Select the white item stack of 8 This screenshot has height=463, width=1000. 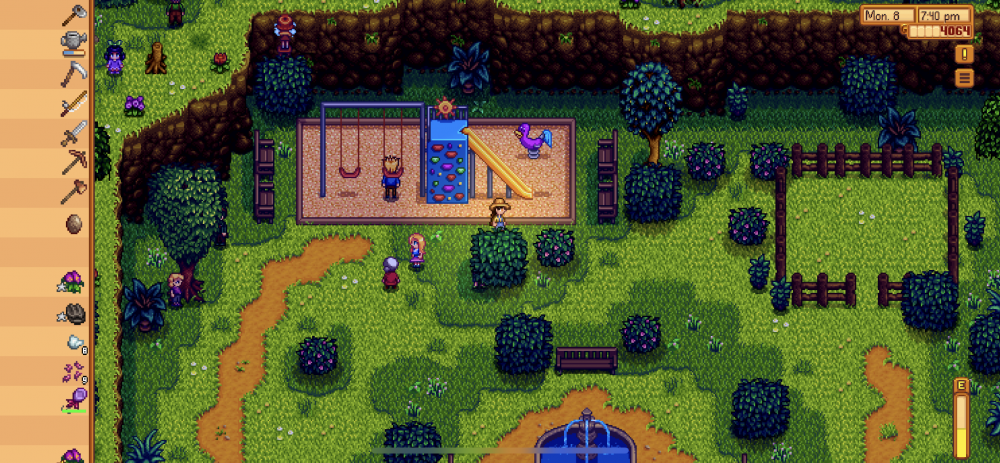[73, 344]
